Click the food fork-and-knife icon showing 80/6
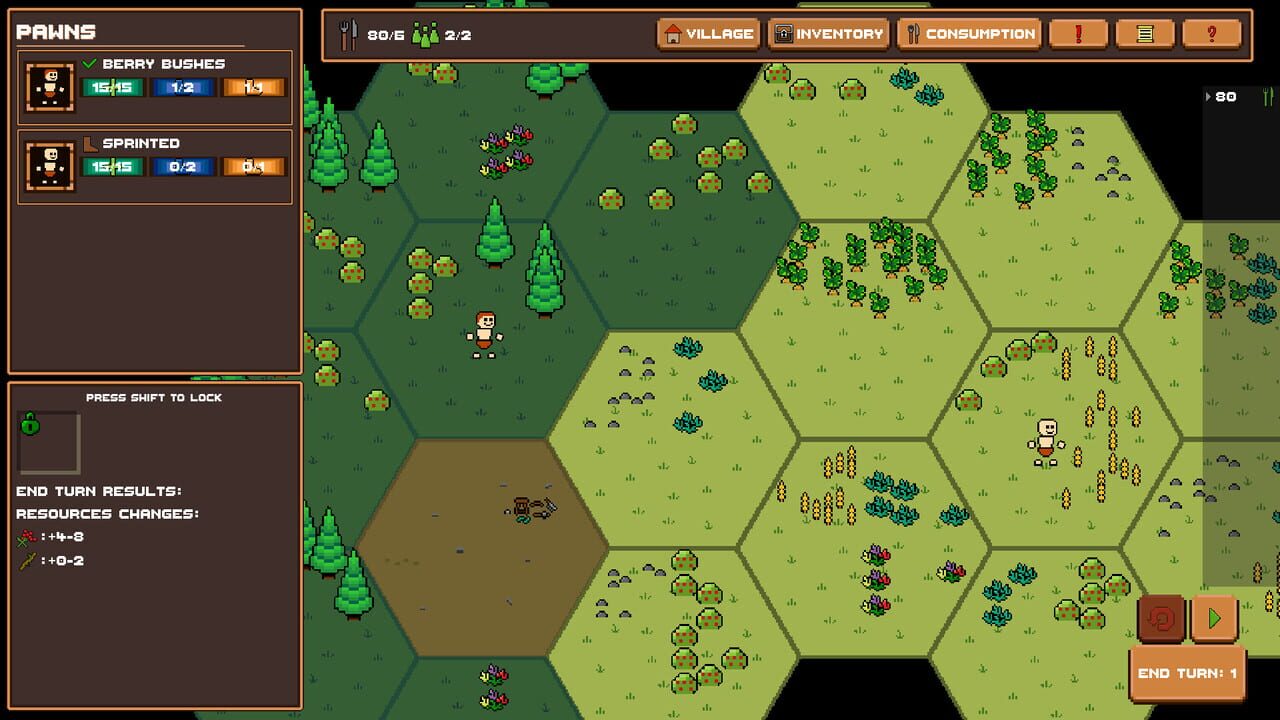This screenshot has width=1280, height=720. pyautogui.click(x=348, y=33)
